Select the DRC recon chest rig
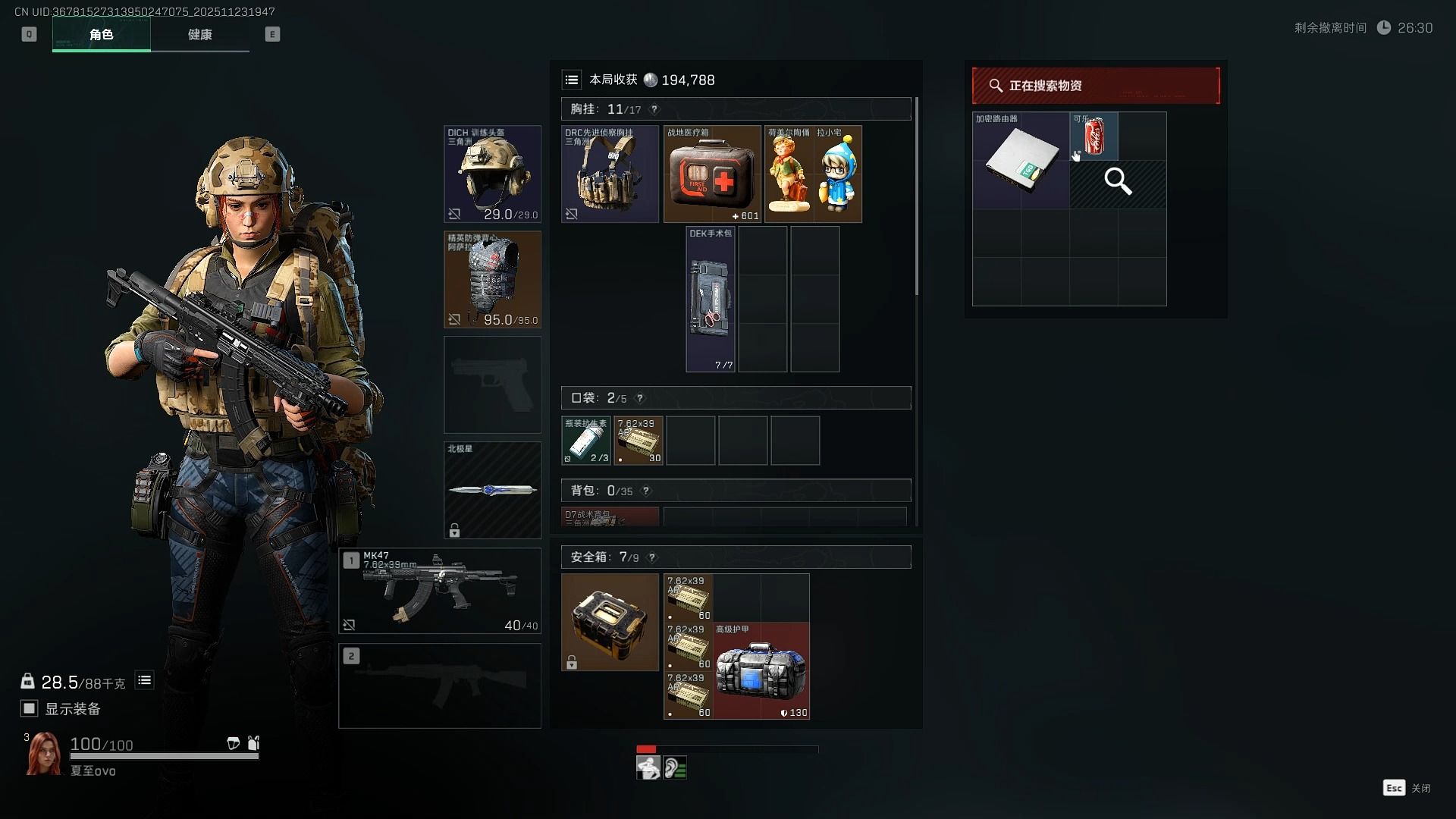This screenshot has height=819, width=1456. coord(610,174)
